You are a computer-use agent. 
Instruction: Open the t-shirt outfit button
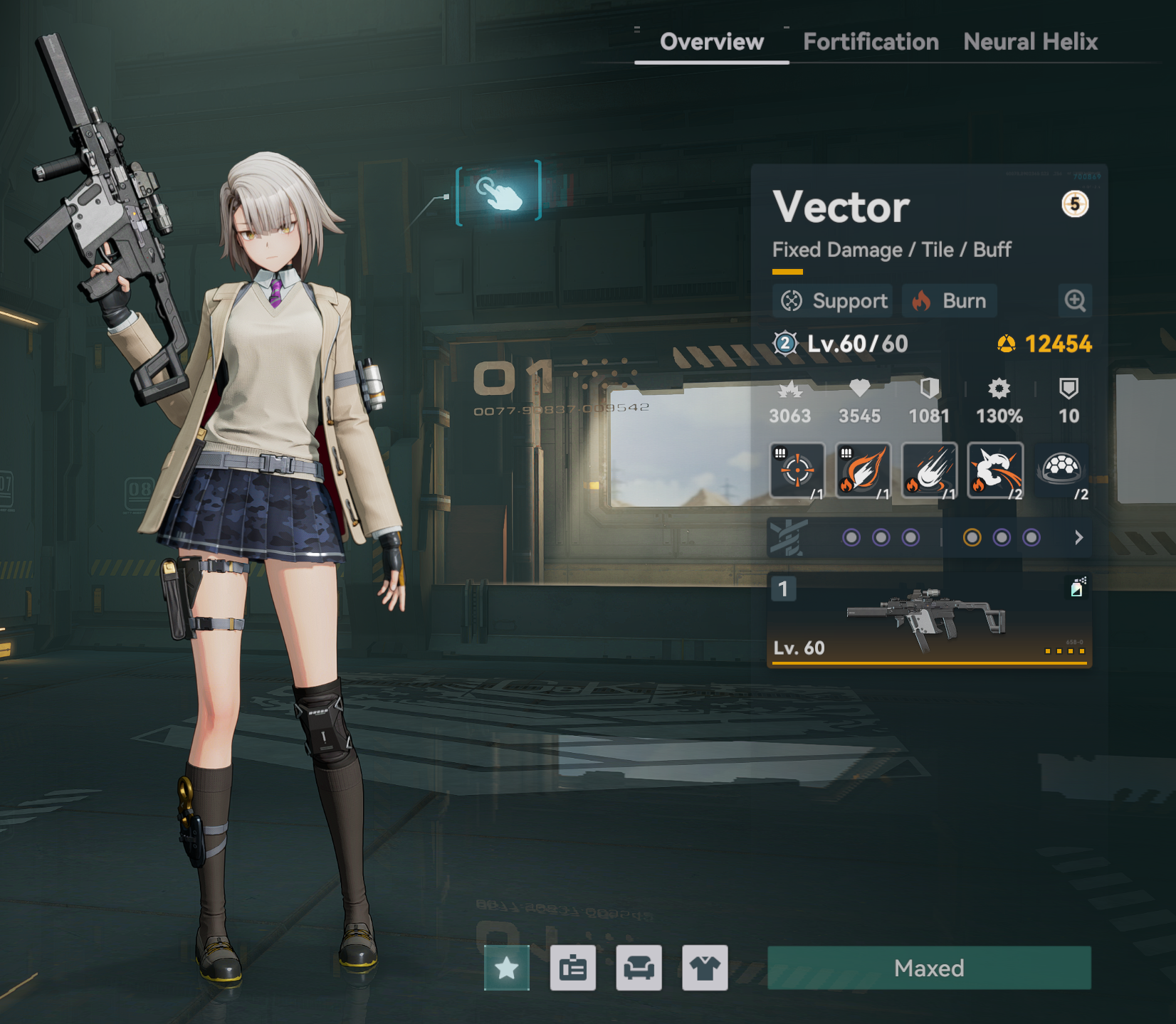pos(705,968)
